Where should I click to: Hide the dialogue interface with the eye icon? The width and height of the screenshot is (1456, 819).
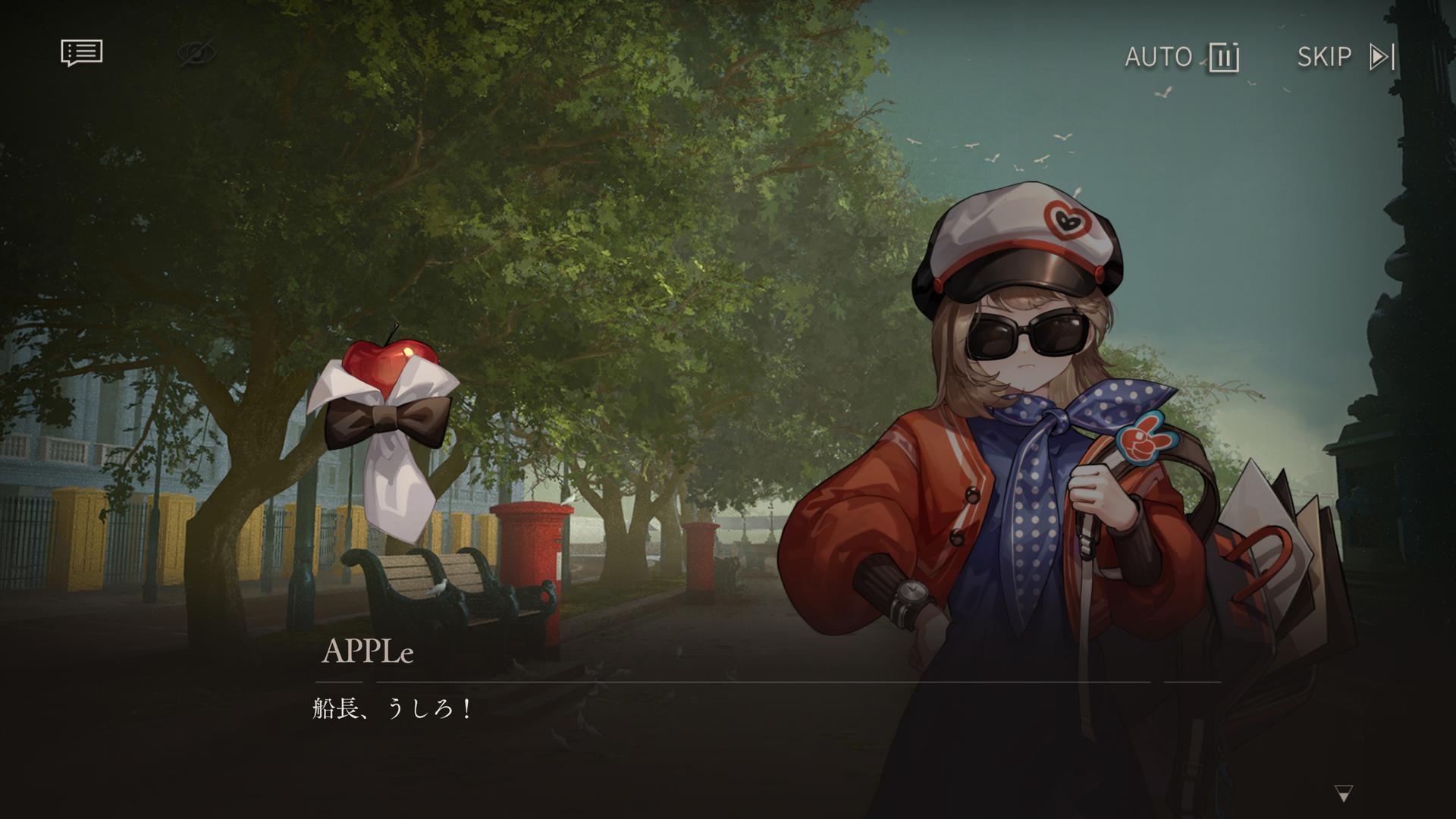(x=196, y=54)
